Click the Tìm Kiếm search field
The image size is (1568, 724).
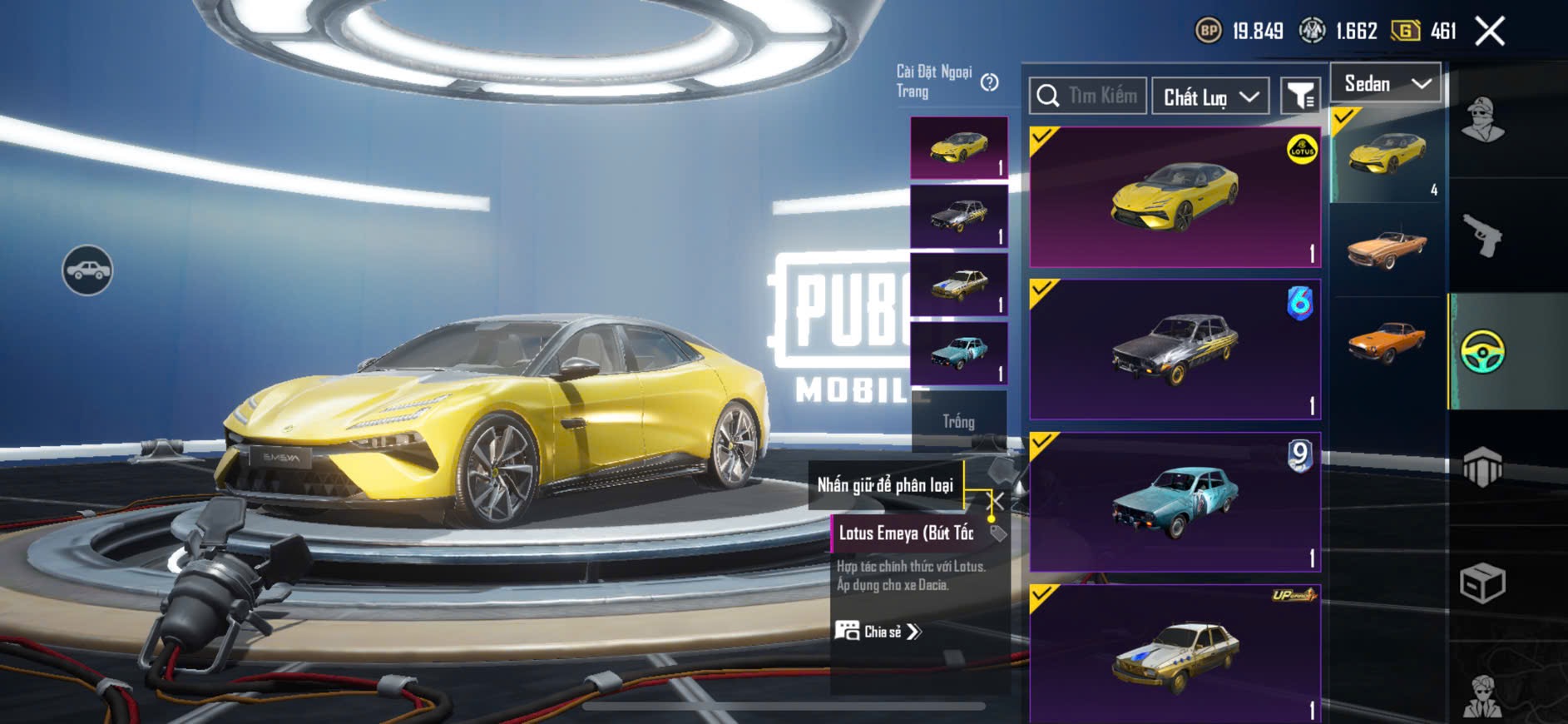click(x=1088, y=97)
